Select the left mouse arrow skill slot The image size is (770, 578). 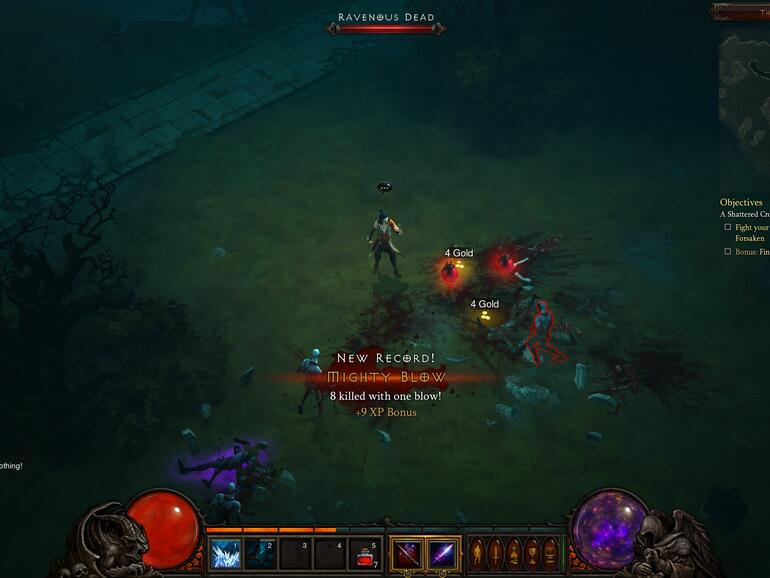pos(407,553)
